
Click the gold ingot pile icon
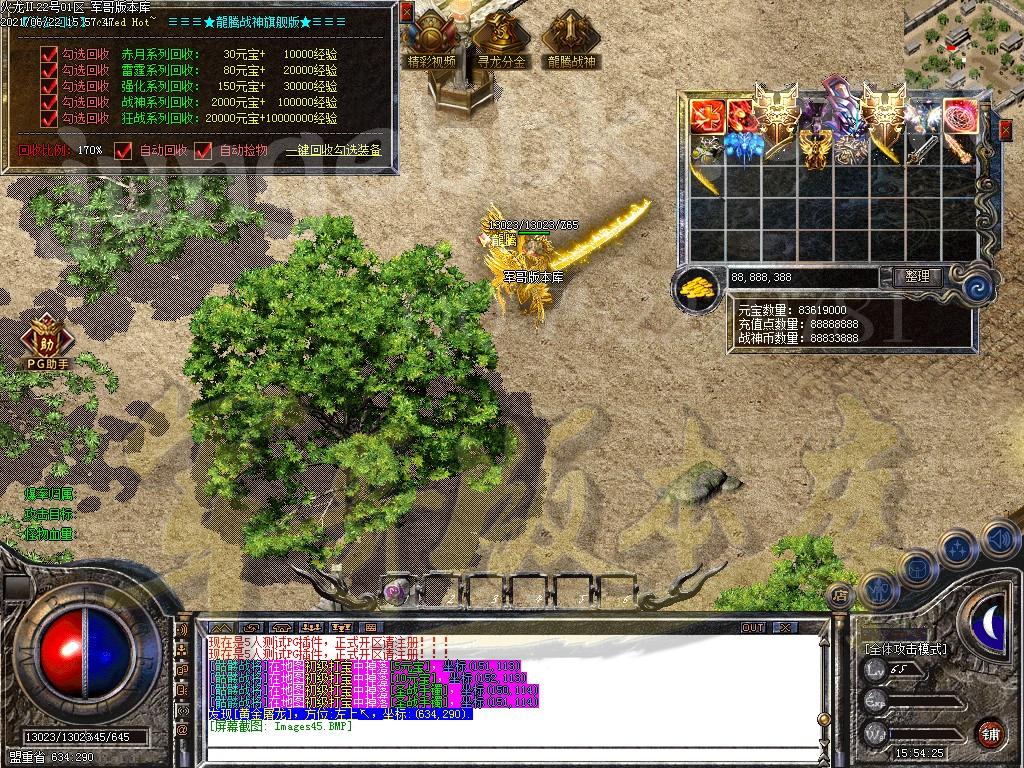(x=697, y=287)
